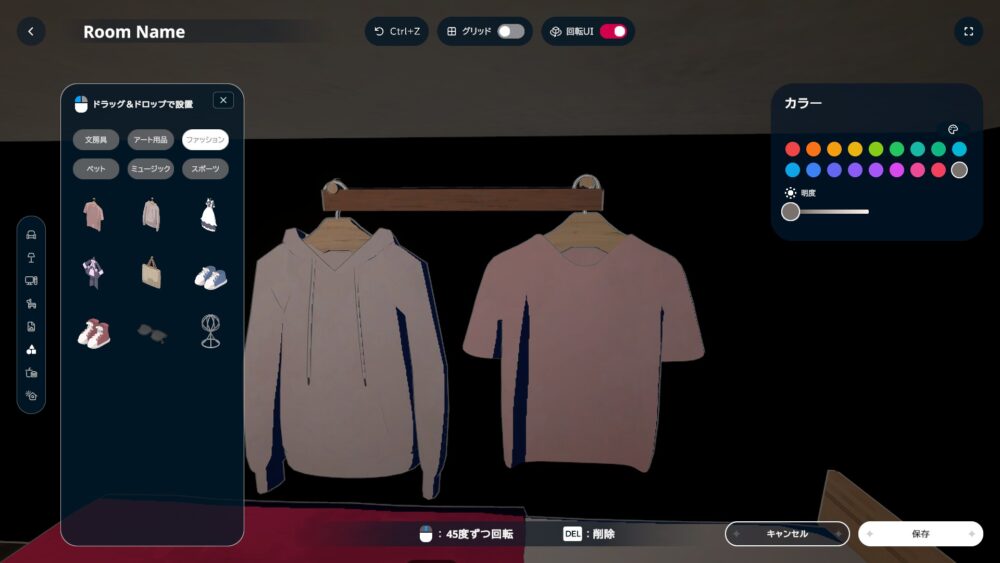
Task: Click キャンセル to cancel changes
Action: coord(787,534)
